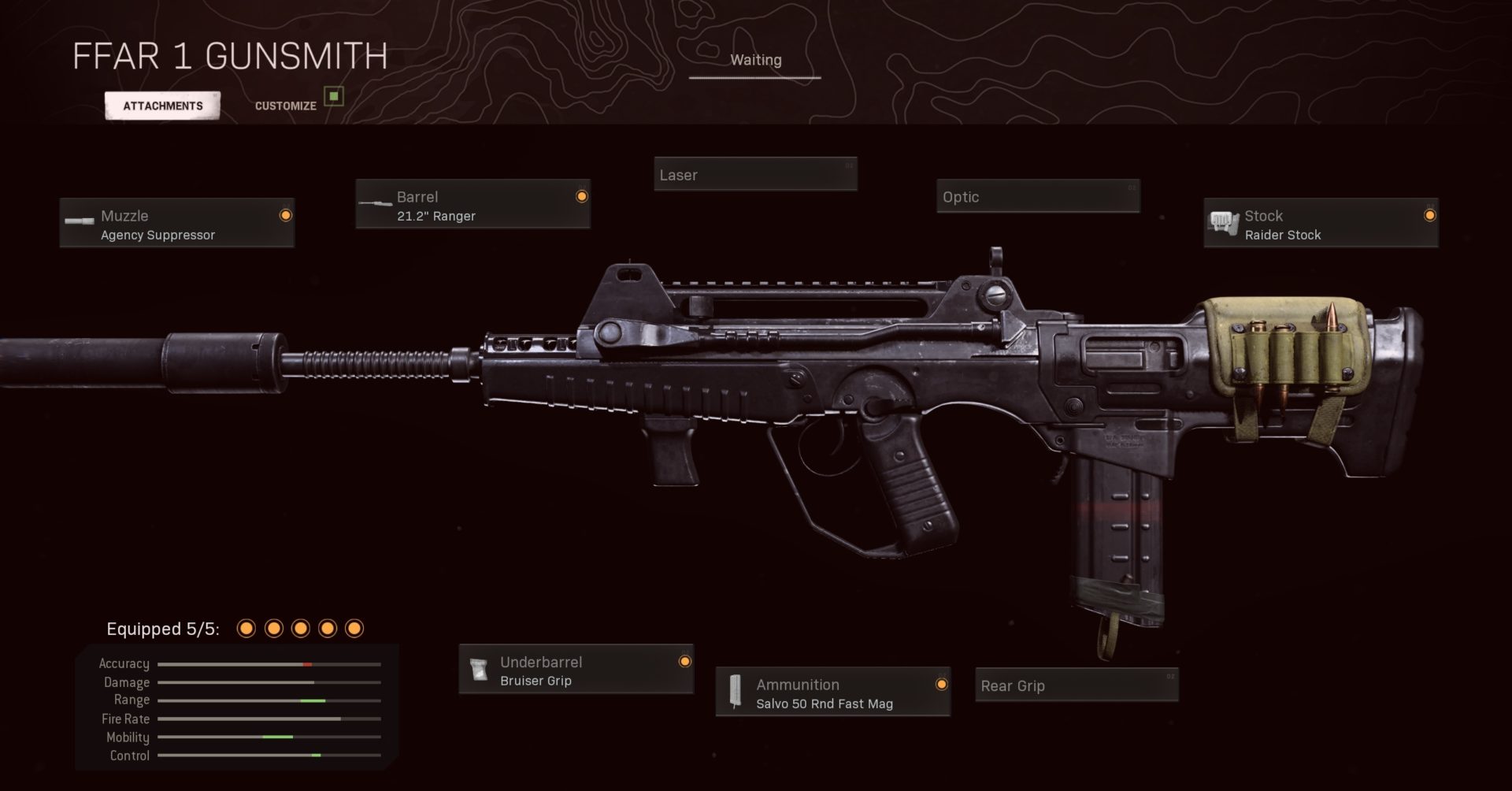Image resolution: width=1512 pixels, height=791 pixels.
Task: Click the last equipped attachment dot indicator
Action: click(354, 629)
